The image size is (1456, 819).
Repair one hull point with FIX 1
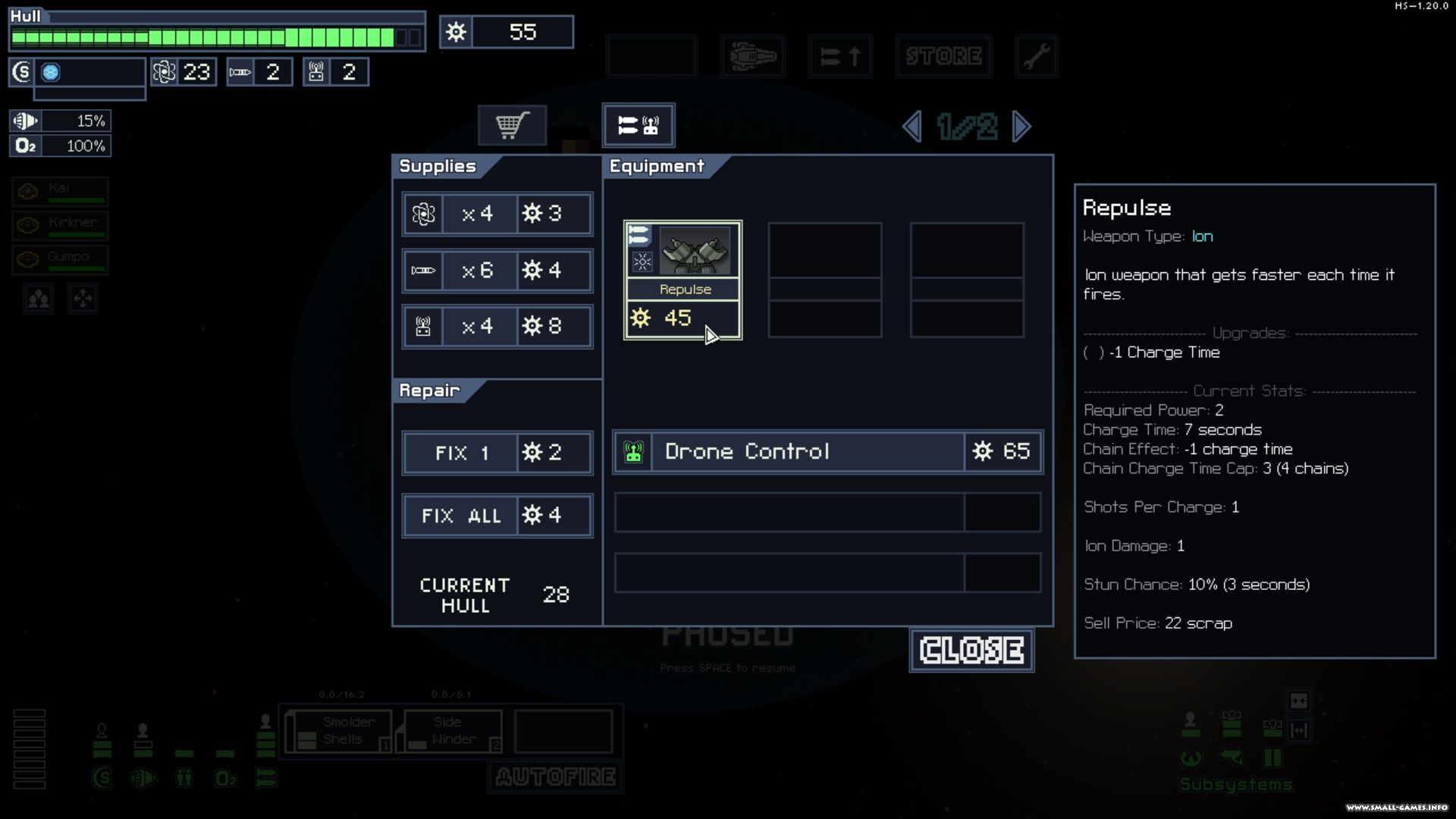(497, 453)
